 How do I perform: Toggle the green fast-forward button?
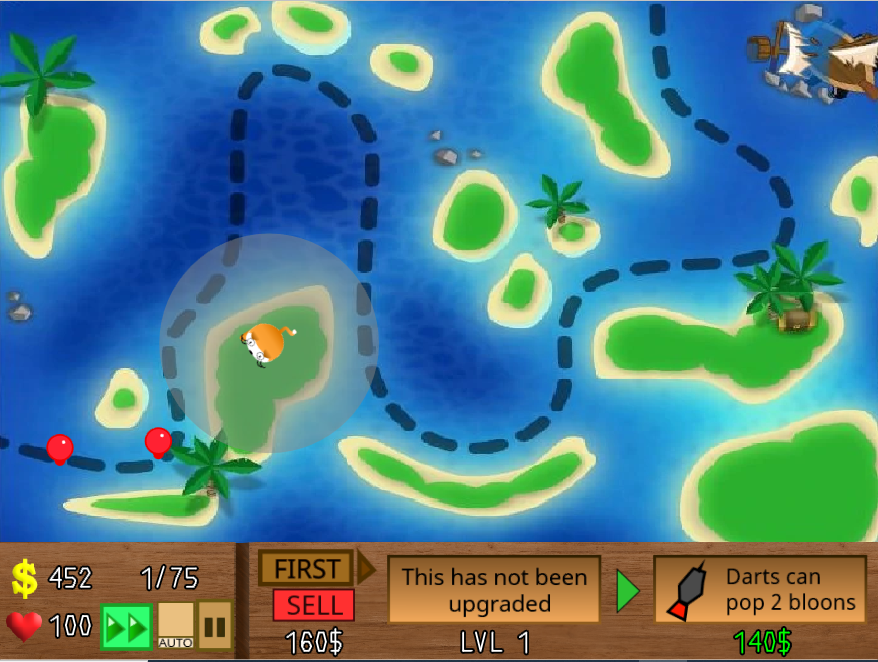pyautogui.click(x=126, y=627)
